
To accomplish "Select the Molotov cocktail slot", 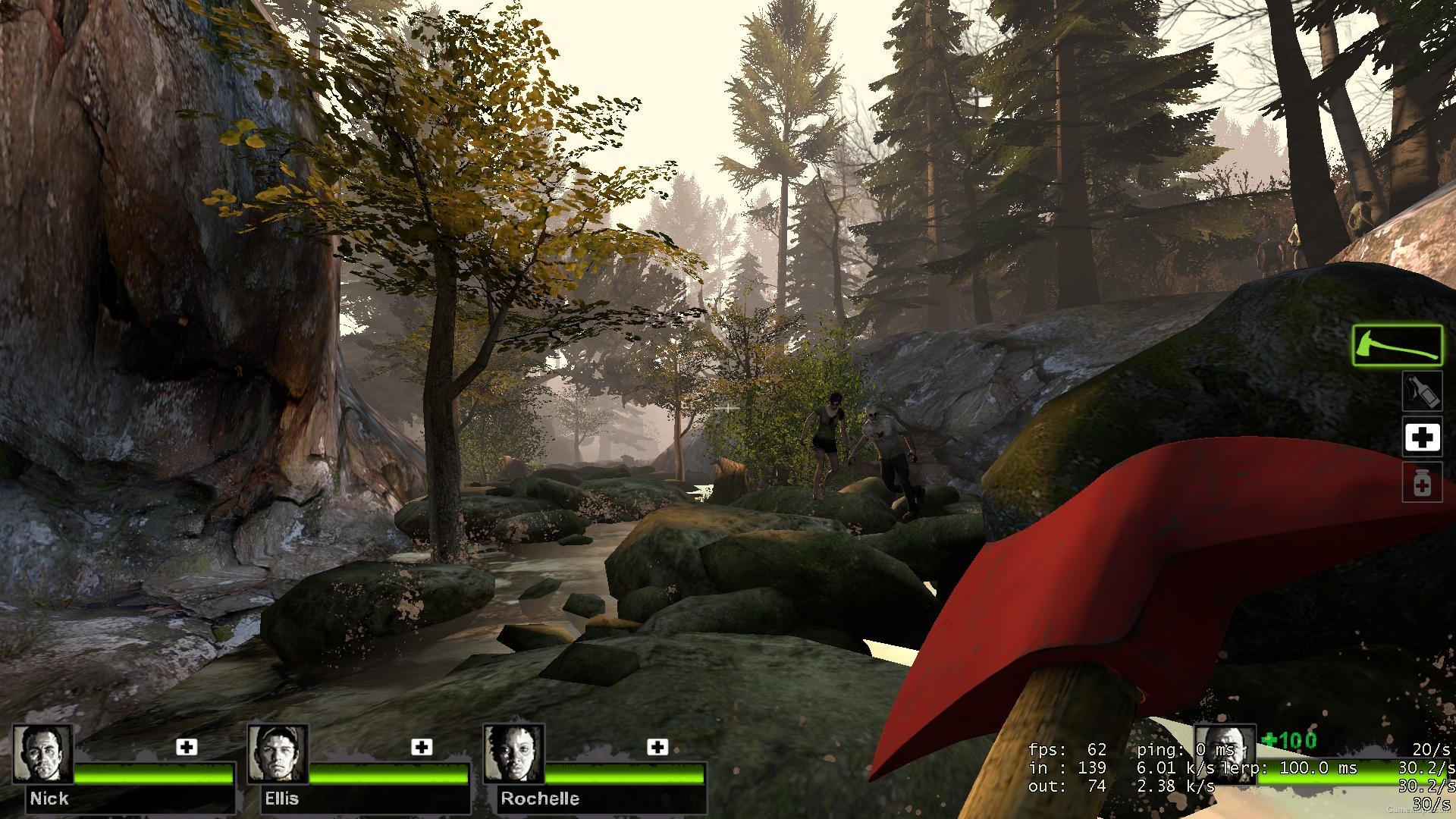I will [x=1424, y=394].
